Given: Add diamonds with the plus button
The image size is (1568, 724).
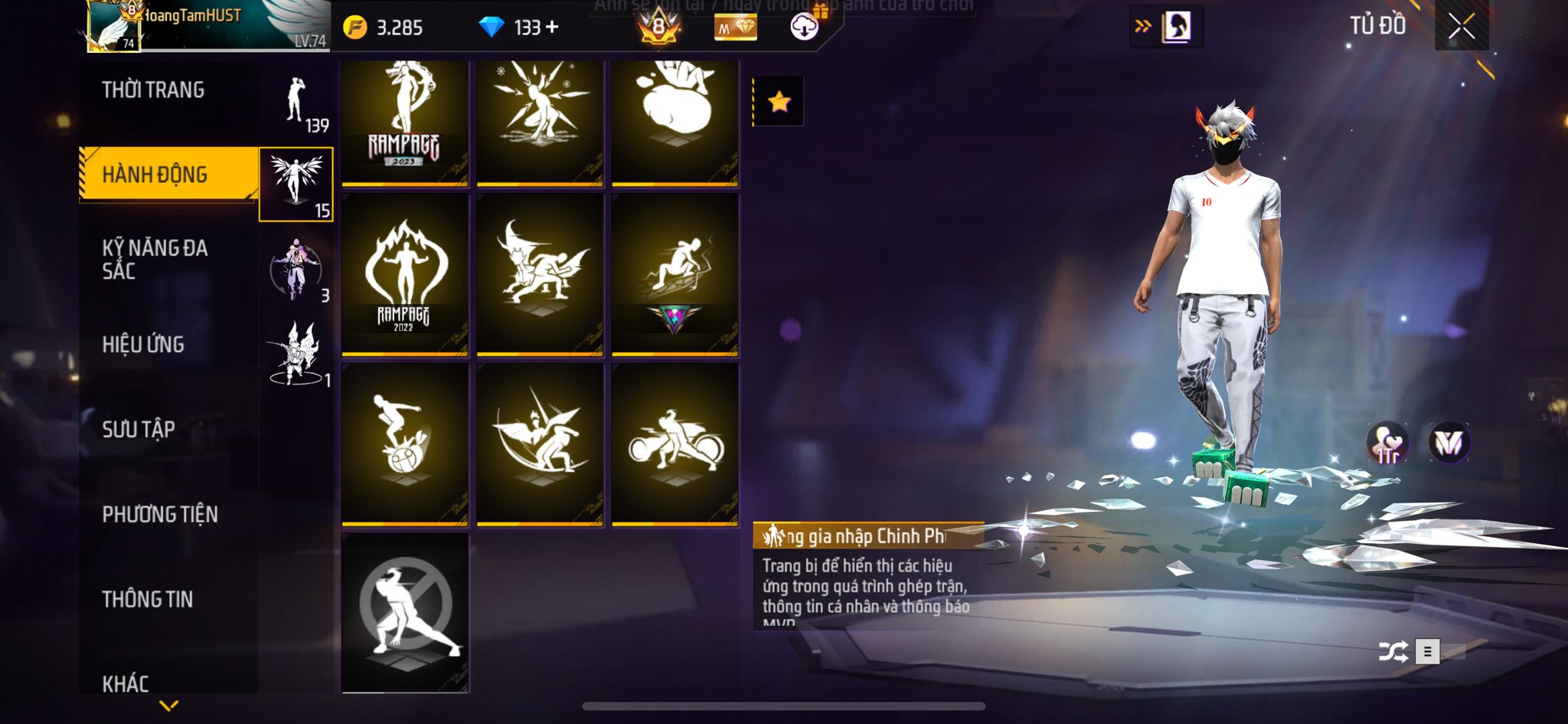Looking at the screenshot, I should click(552, 28).
